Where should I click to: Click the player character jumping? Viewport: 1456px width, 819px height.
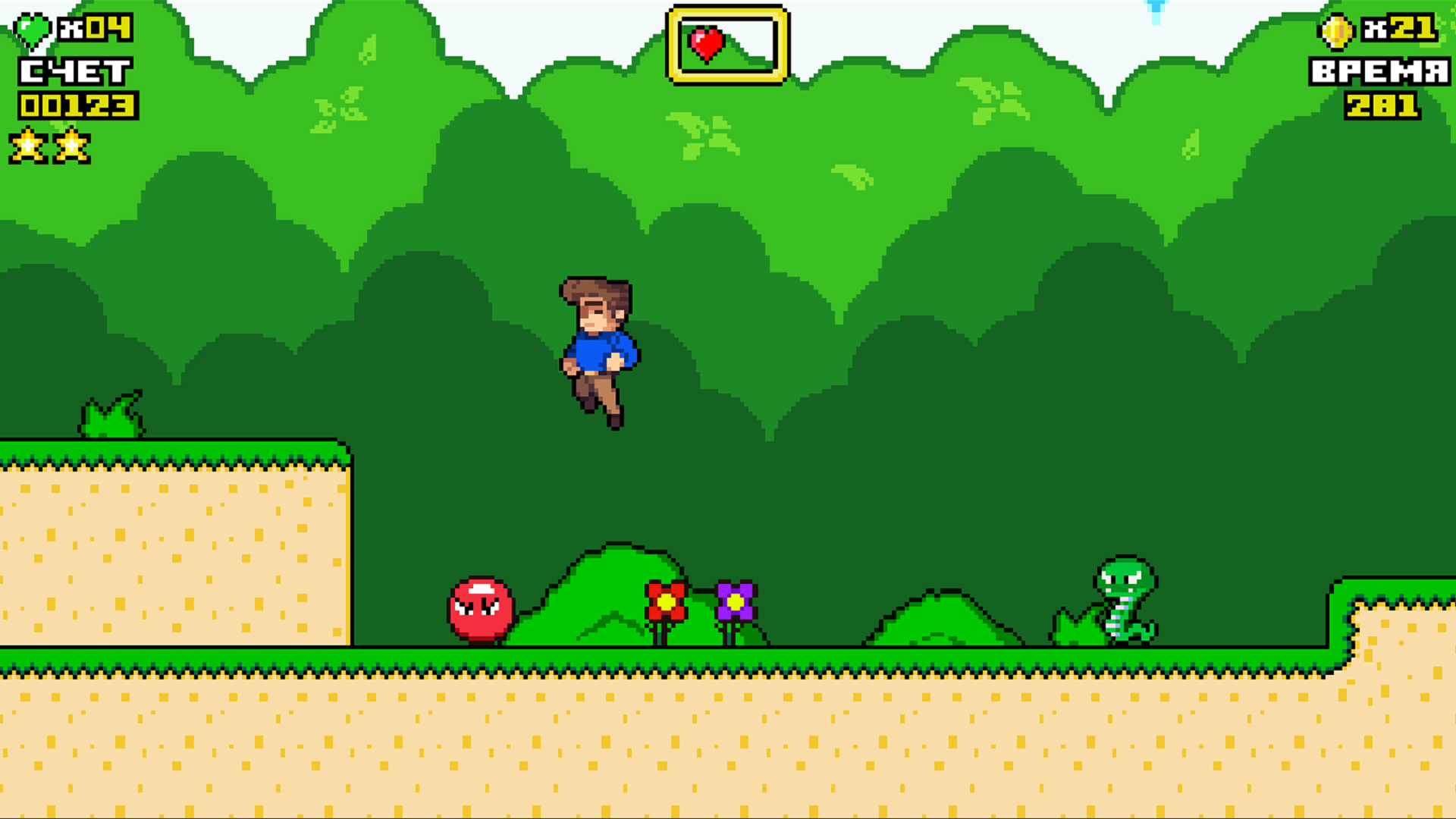coord(599,349)
